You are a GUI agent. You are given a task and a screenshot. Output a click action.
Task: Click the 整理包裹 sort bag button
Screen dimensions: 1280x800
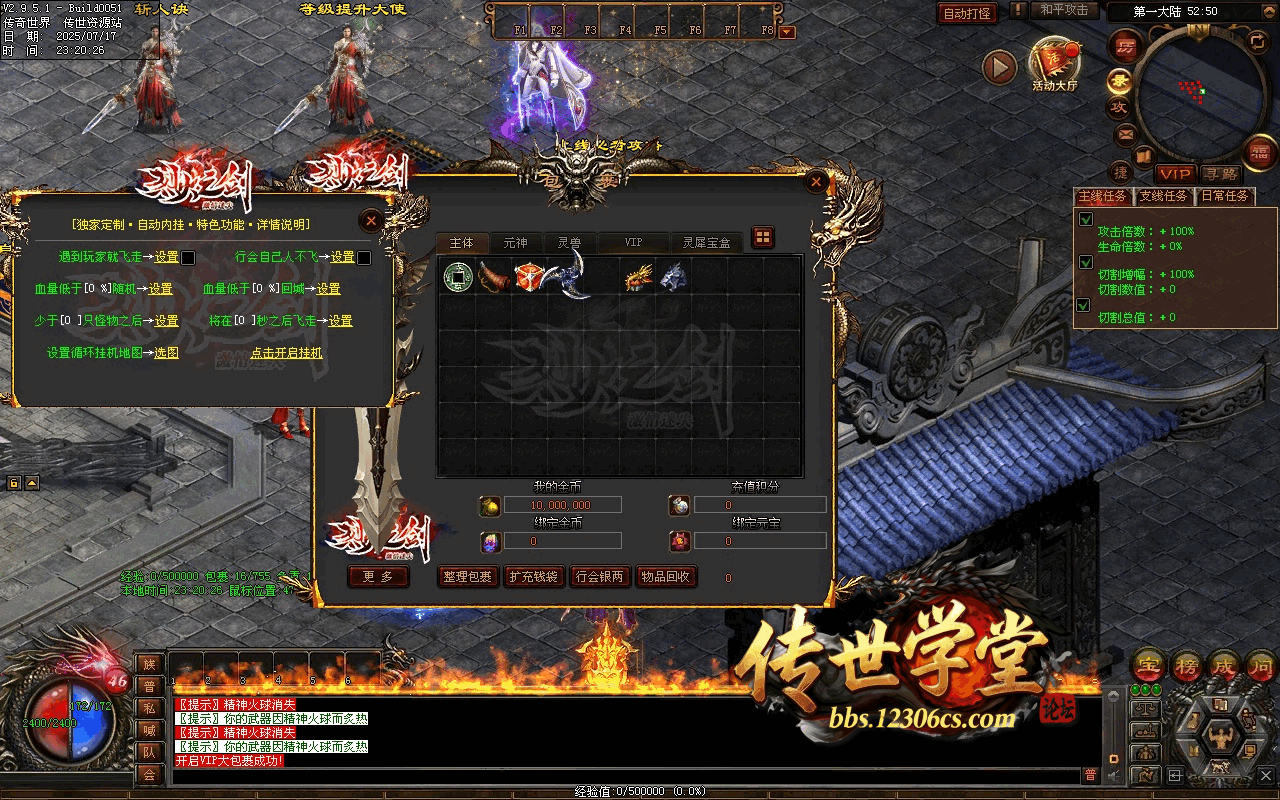[467, 577]
